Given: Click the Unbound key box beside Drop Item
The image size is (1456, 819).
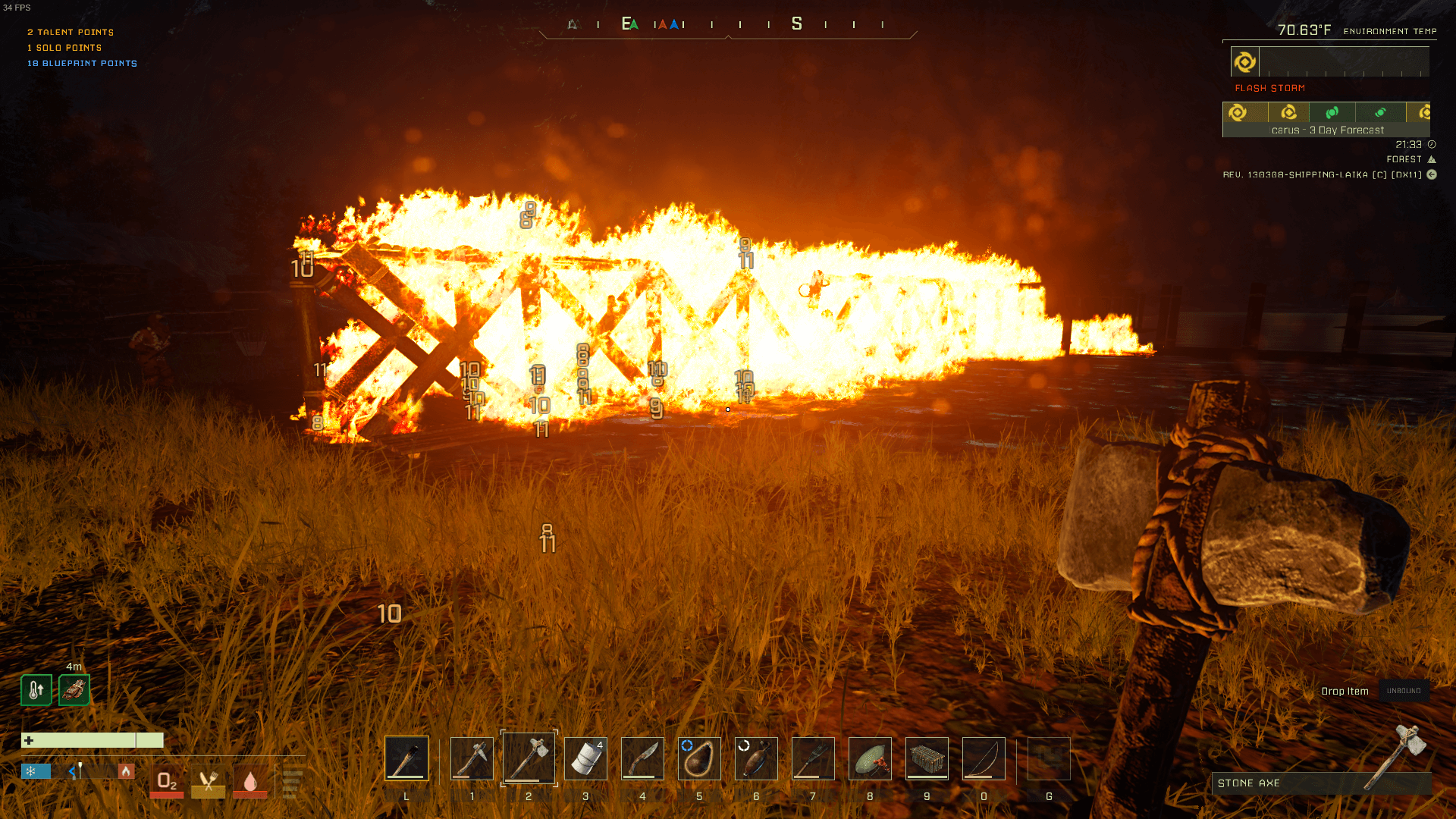Looking at the screenshot, I should pos(1404,691).
